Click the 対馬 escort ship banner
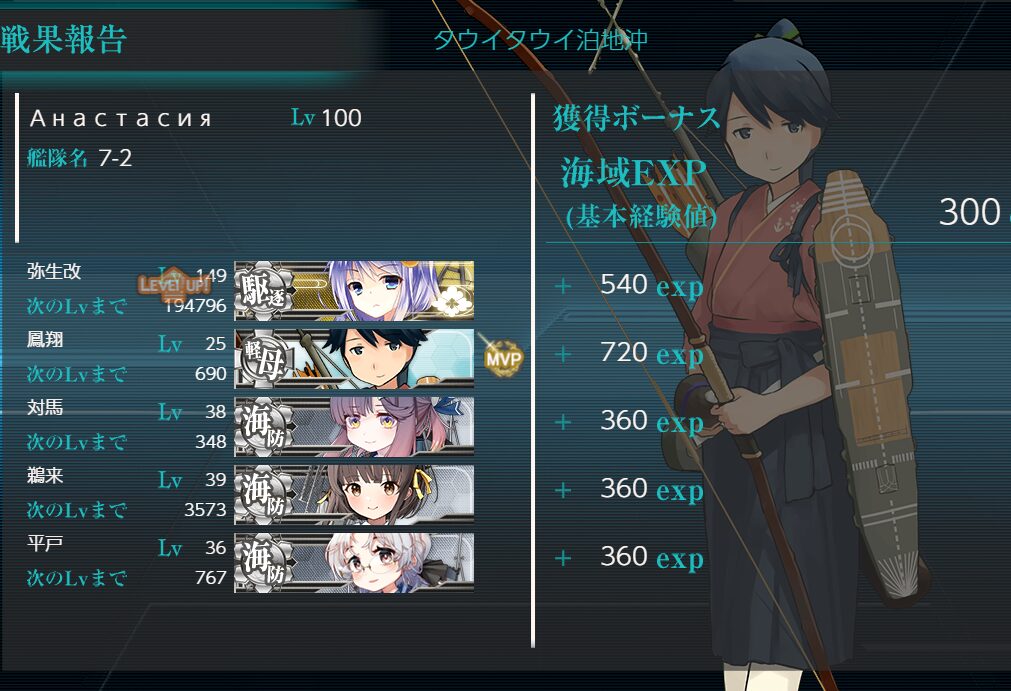 (354, 426)
